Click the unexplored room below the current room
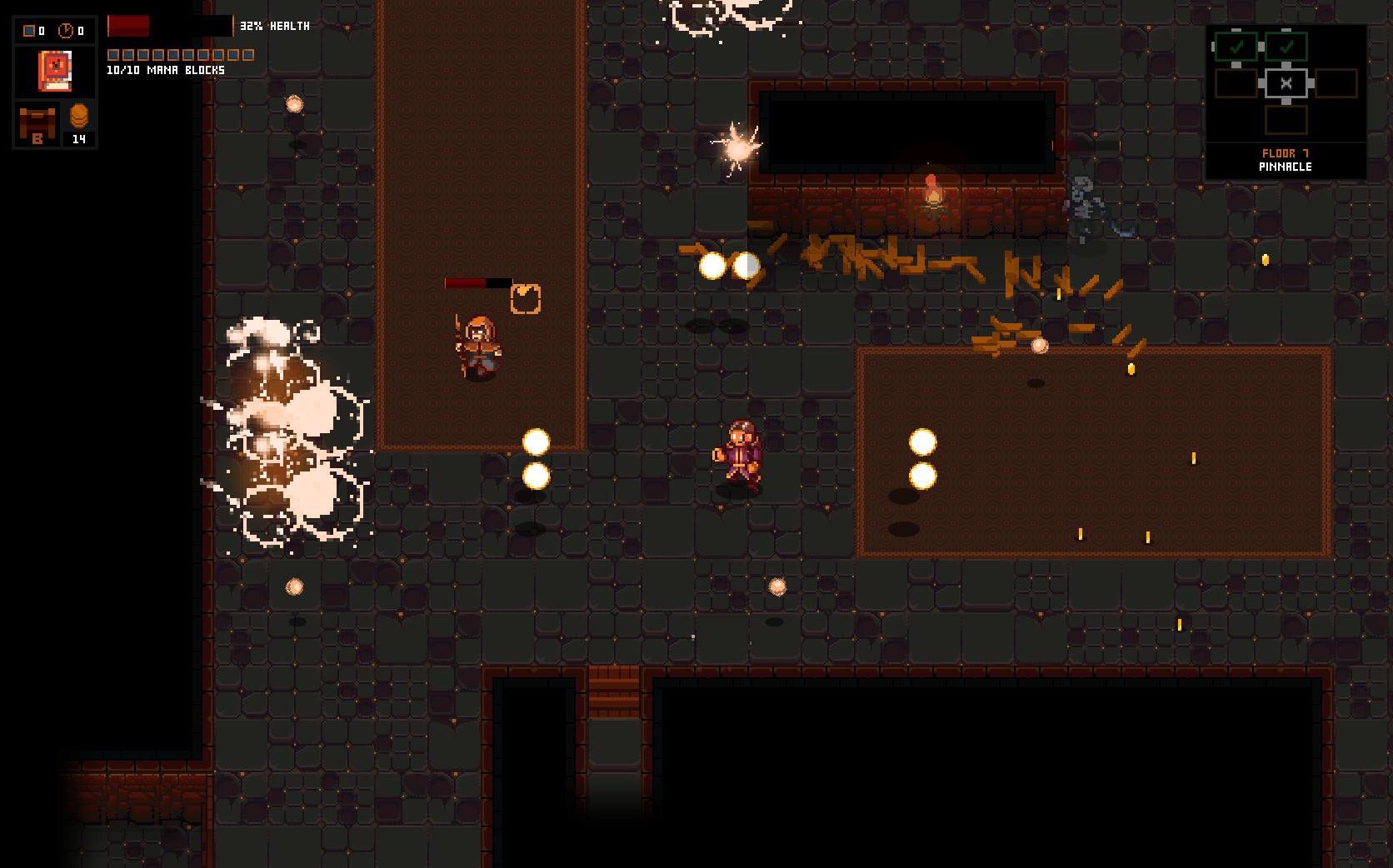This screenshot has width=1393, height=868. (1286, 118)
